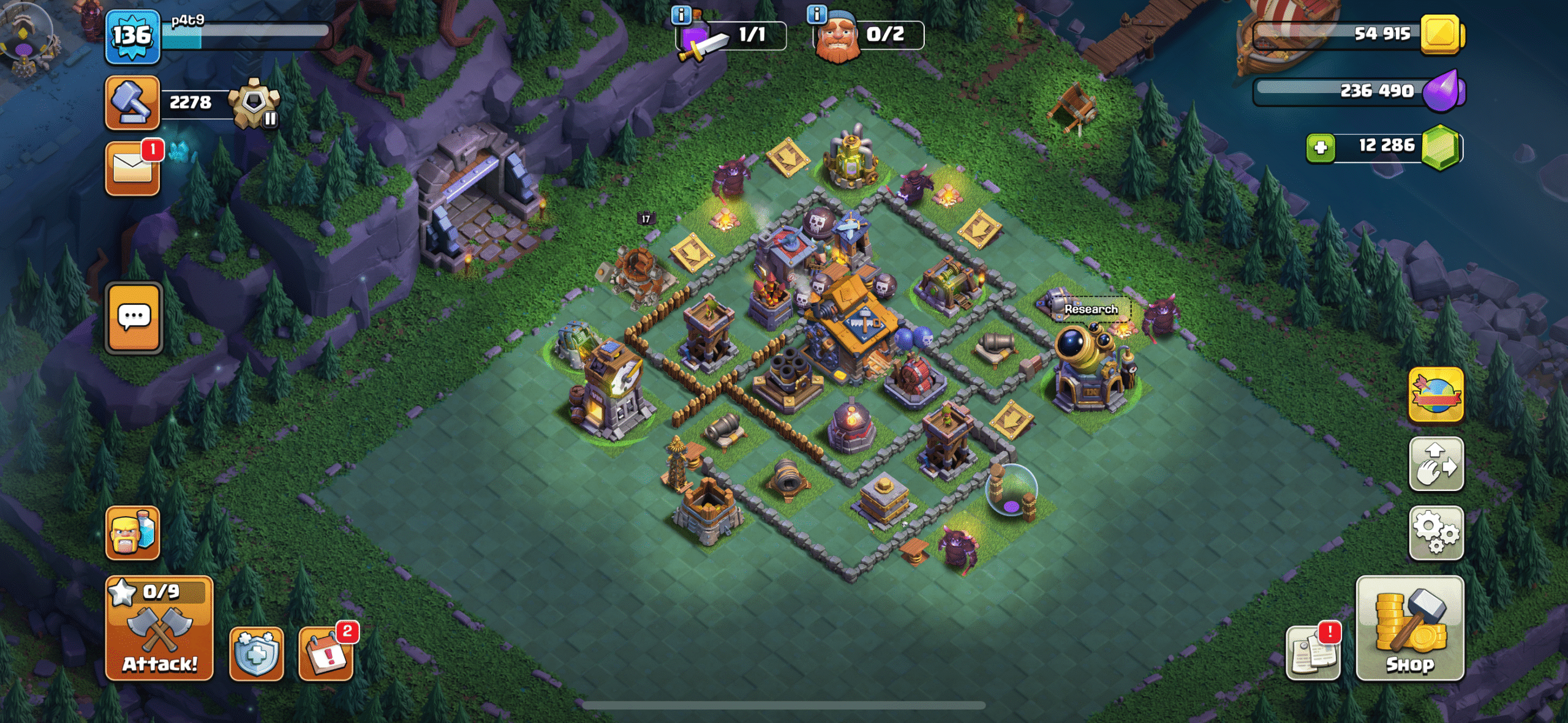
Task: Open the events calendar icon
Action: pos(326,654)
